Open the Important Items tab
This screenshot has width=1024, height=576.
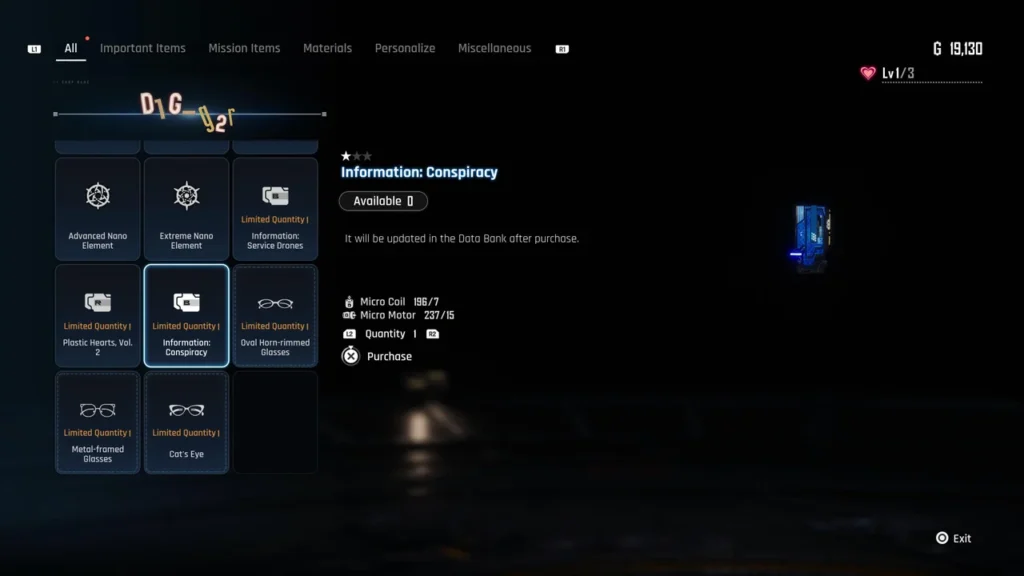tap(143, 48)
